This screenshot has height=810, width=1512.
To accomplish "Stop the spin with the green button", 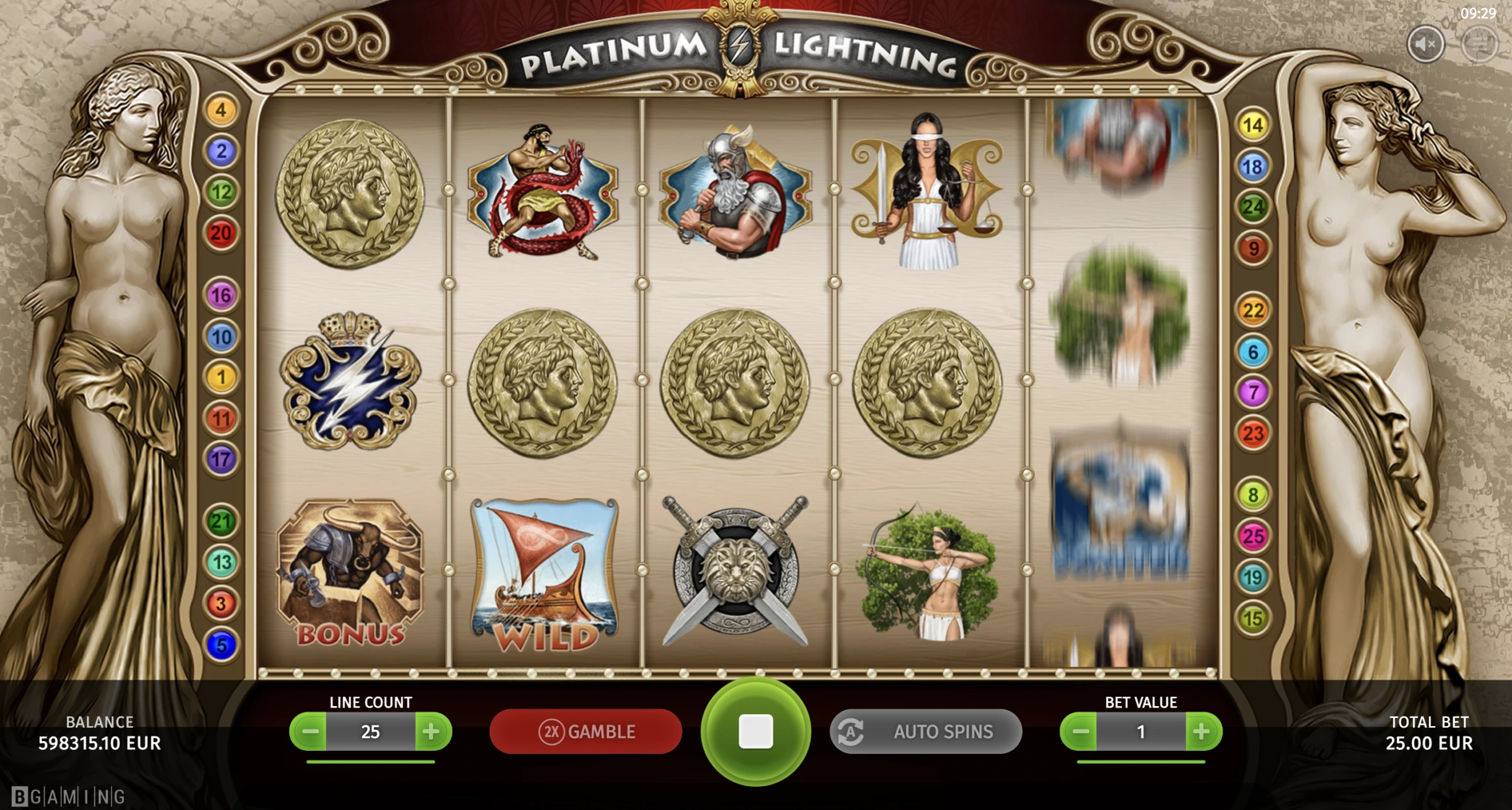I will [x=755, y=731].
